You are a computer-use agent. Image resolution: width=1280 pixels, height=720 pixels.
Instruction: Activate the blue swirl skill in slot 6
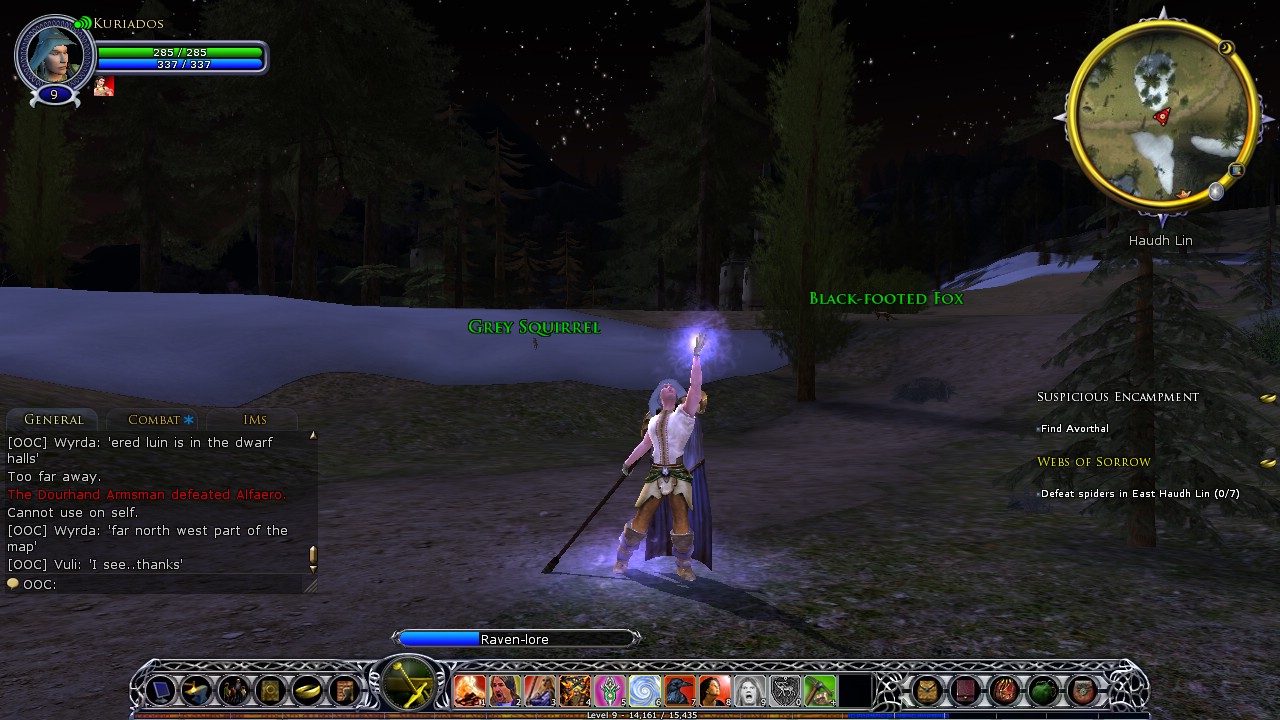(x=644, y=690)
